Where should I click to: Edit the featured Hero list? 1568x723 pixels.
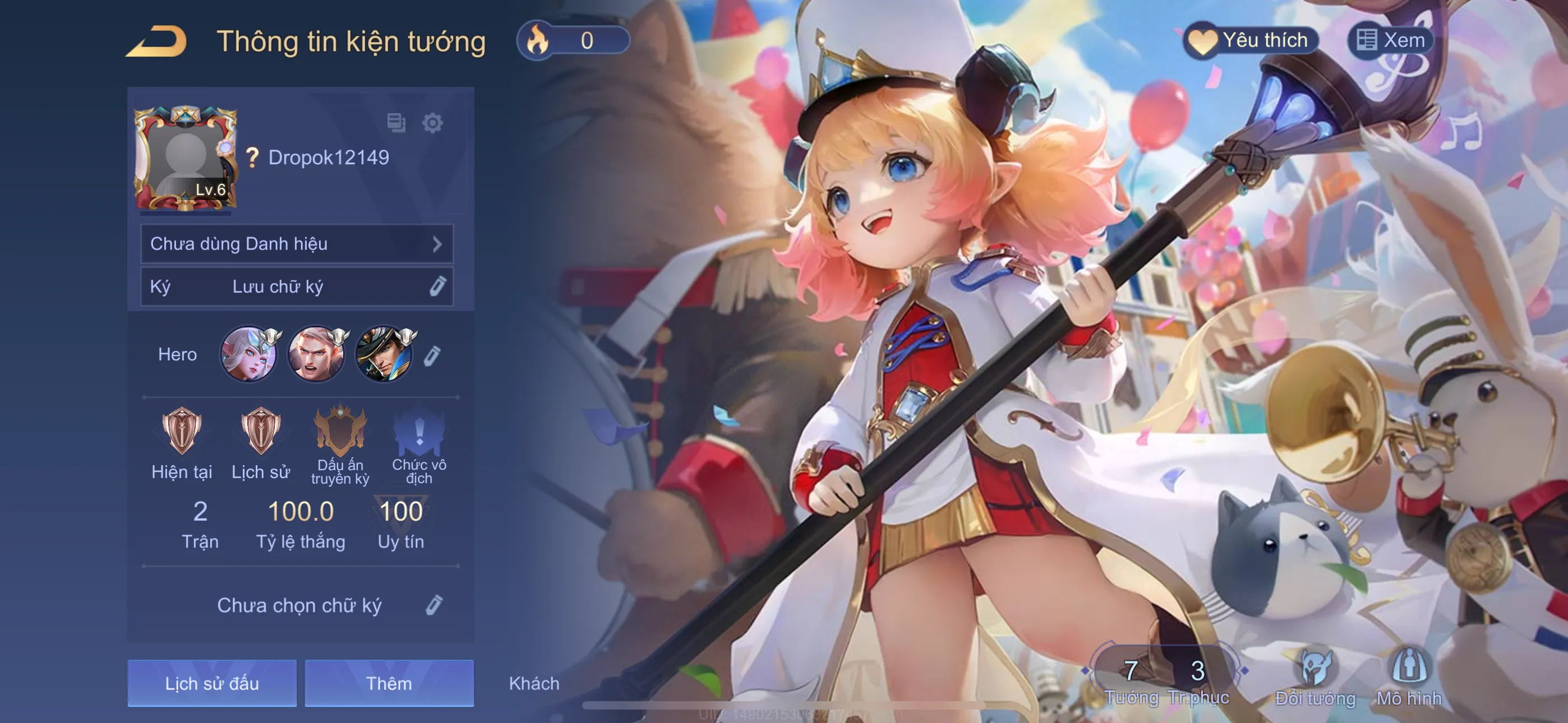[432, 355]
